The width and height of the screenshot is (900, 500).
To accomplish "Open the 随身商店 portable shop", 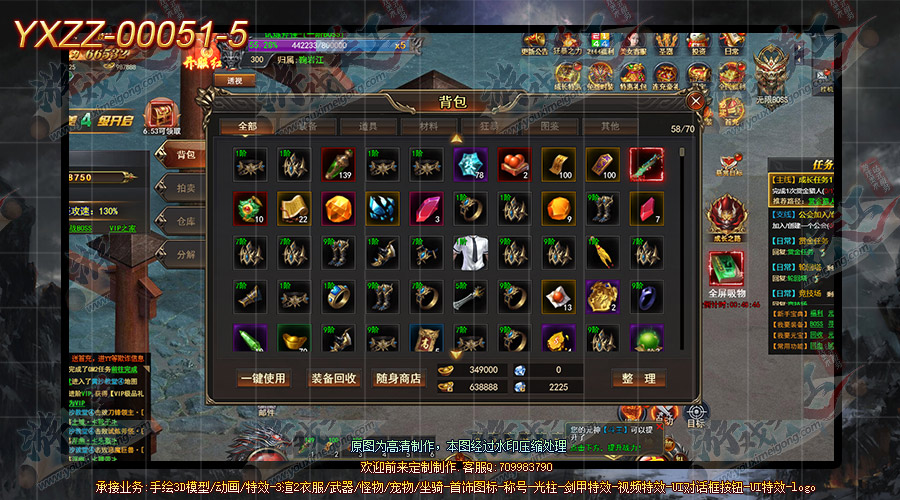I will pyautogui.click(x=399, y=379).
